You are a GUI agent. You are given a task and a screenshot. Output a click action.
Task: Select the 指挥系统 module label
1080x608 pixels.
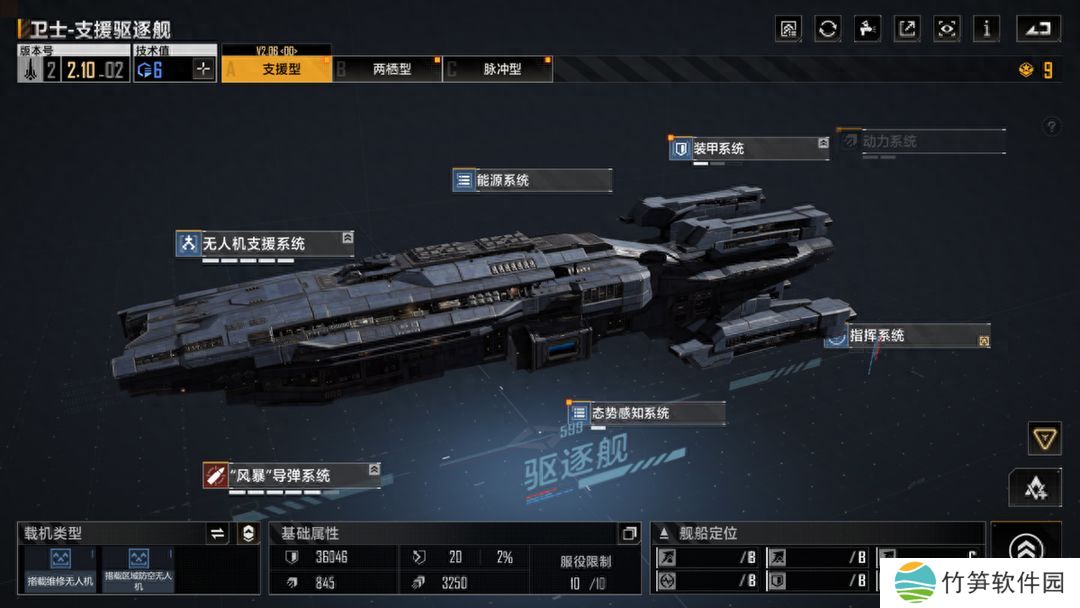click(x=906, y=336)
